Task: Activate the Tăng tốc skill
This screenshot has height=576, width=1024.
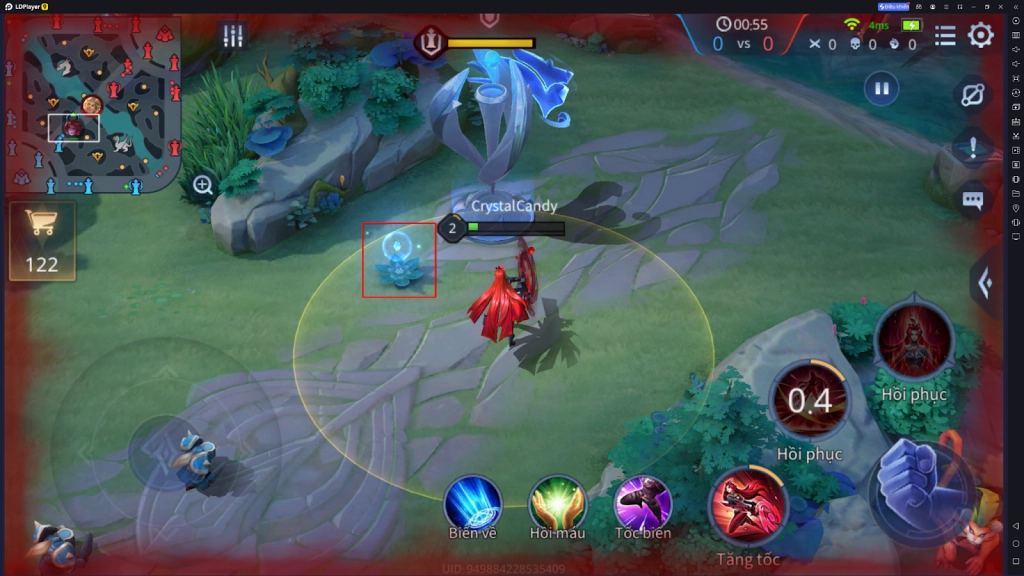Action: tap(748, 507)
